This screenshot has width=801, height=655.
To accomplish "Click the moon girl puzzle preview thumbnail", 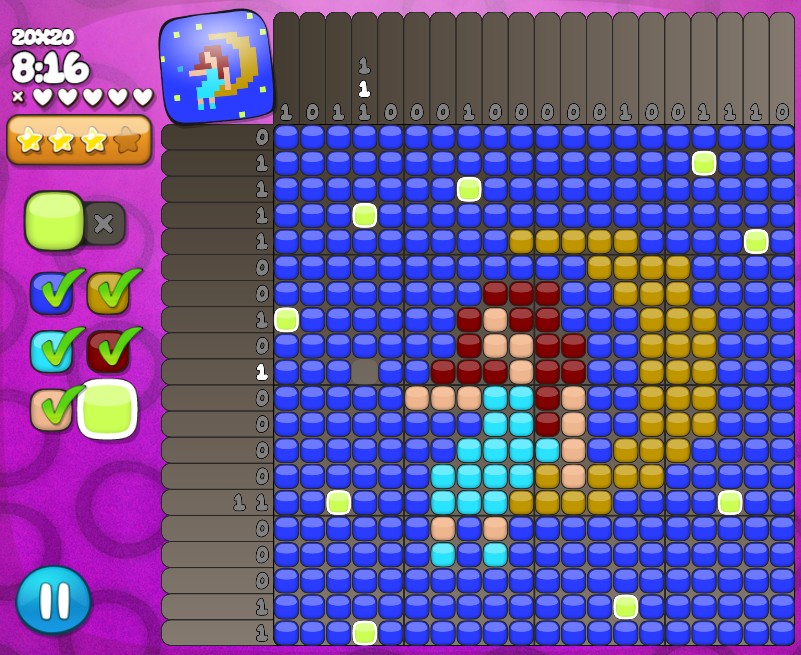I will click(x=217, y=67).
